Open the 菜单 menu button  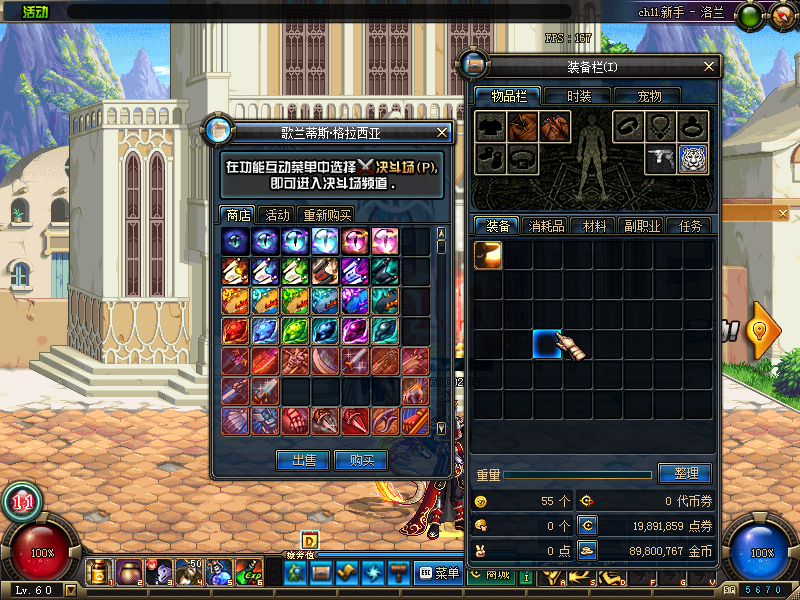(x=439, y=573)
